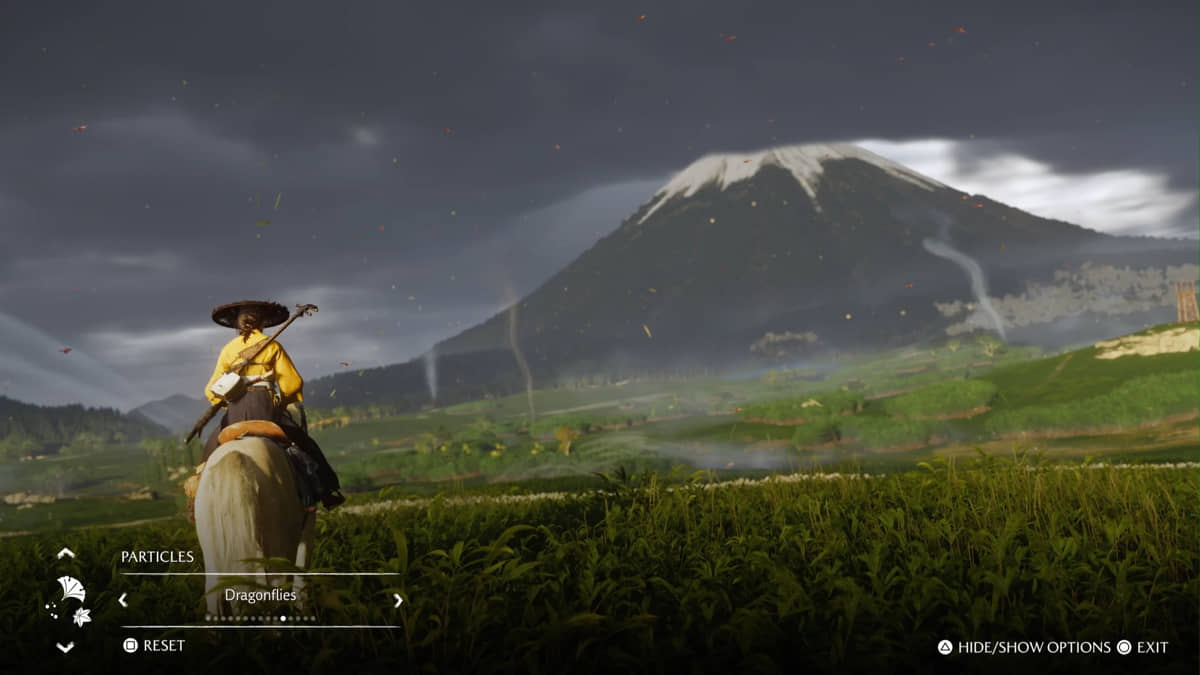Move up to the previous photo option
The image size is (1200, 675).
(x=66, y=553)
